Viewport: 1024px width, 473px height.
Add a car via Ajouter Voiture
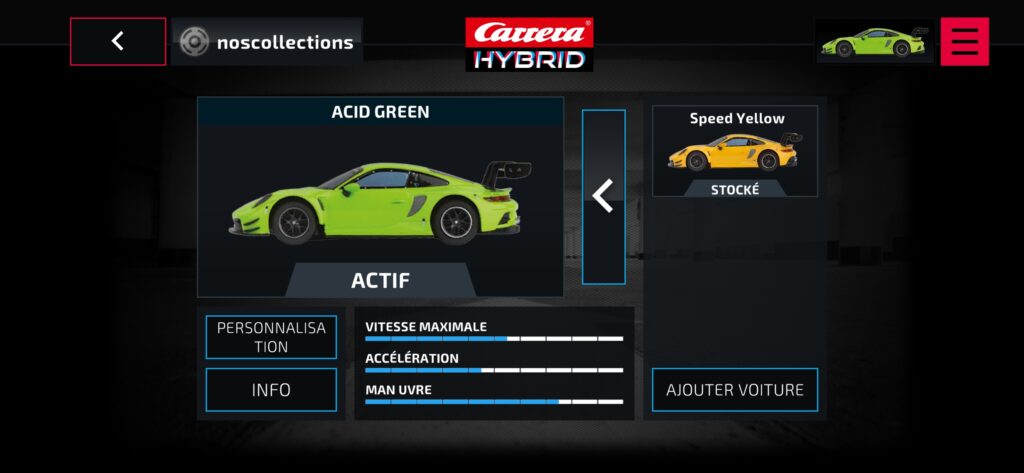(734, 390)
